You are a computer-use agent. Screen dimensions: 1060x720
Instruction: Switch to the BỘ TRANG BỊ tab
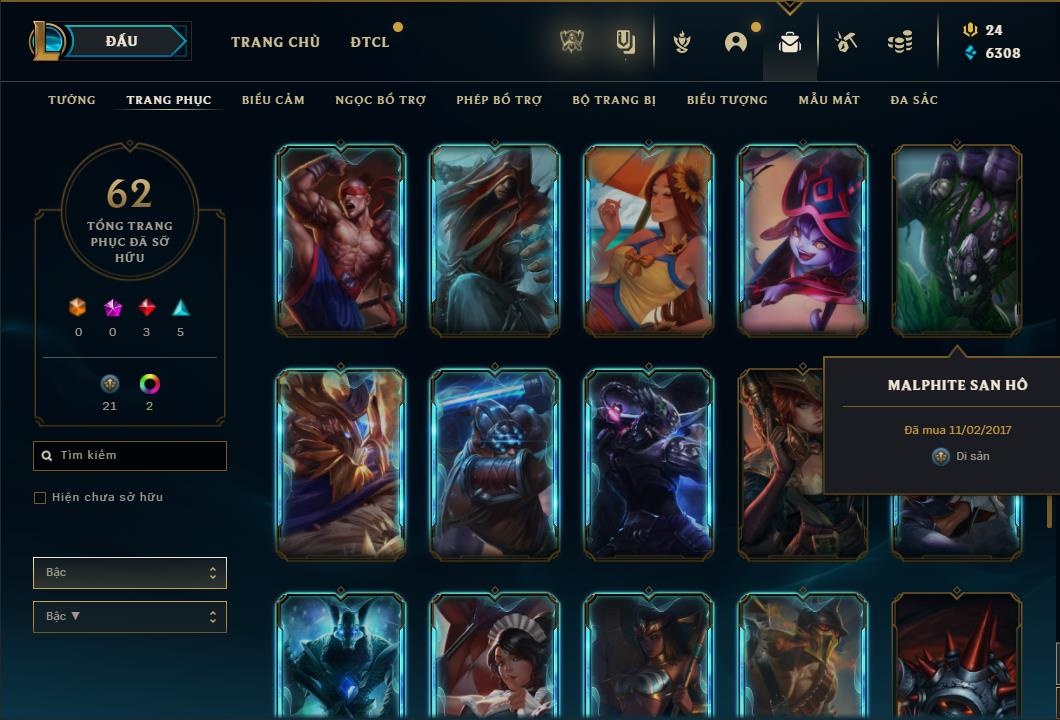(x=614, y=100)
